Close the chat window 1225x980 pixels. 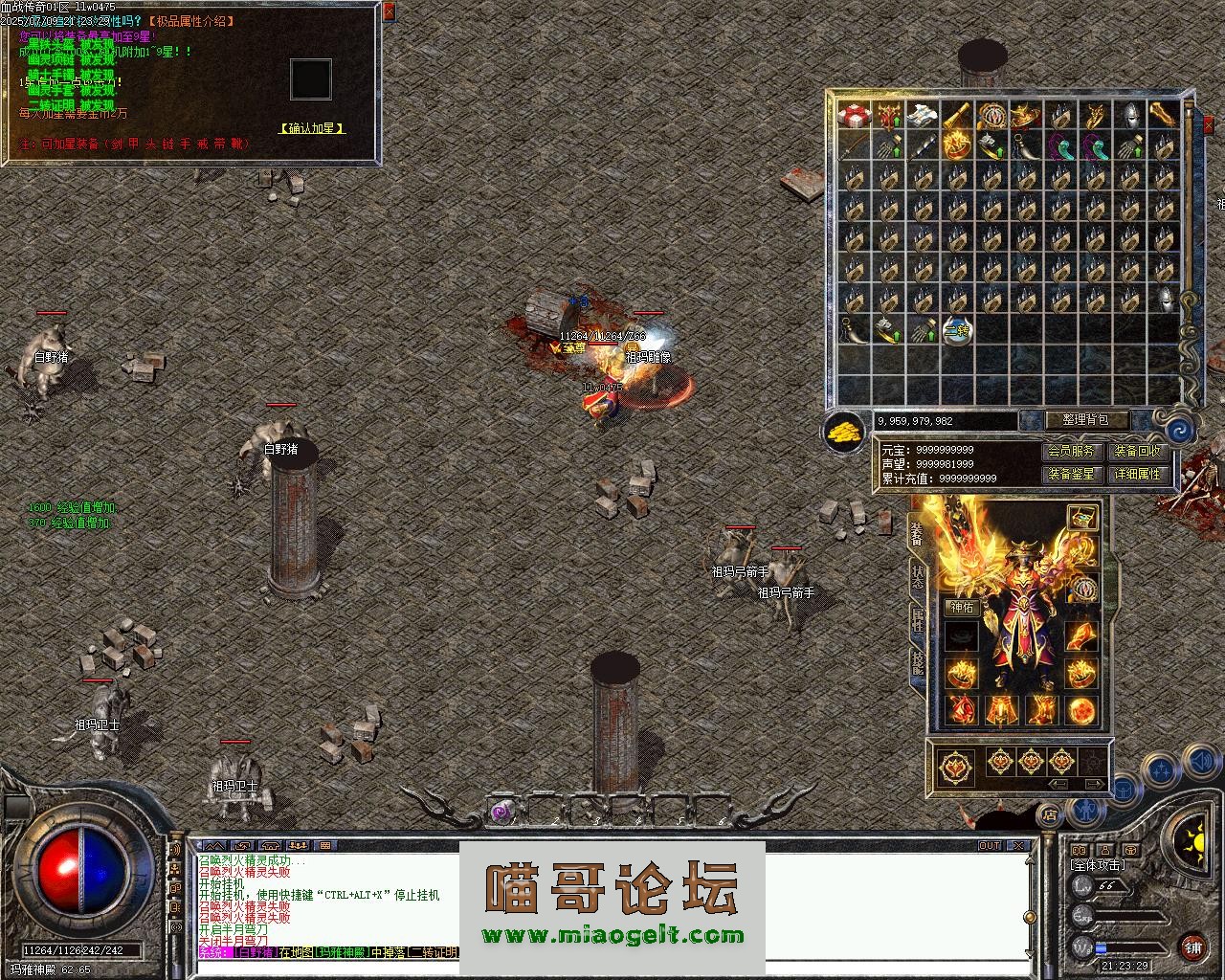point(1019,846)
